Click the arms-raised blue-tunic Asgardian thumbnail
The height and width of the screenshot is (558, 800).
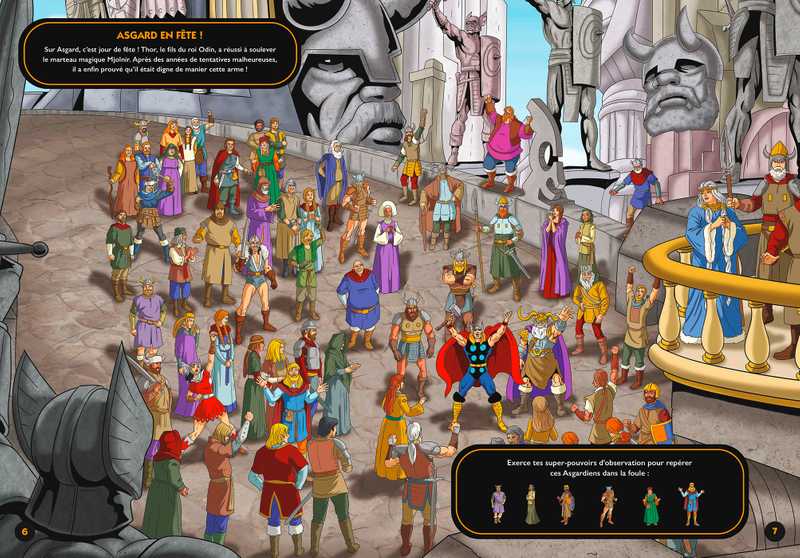point(689,504)
